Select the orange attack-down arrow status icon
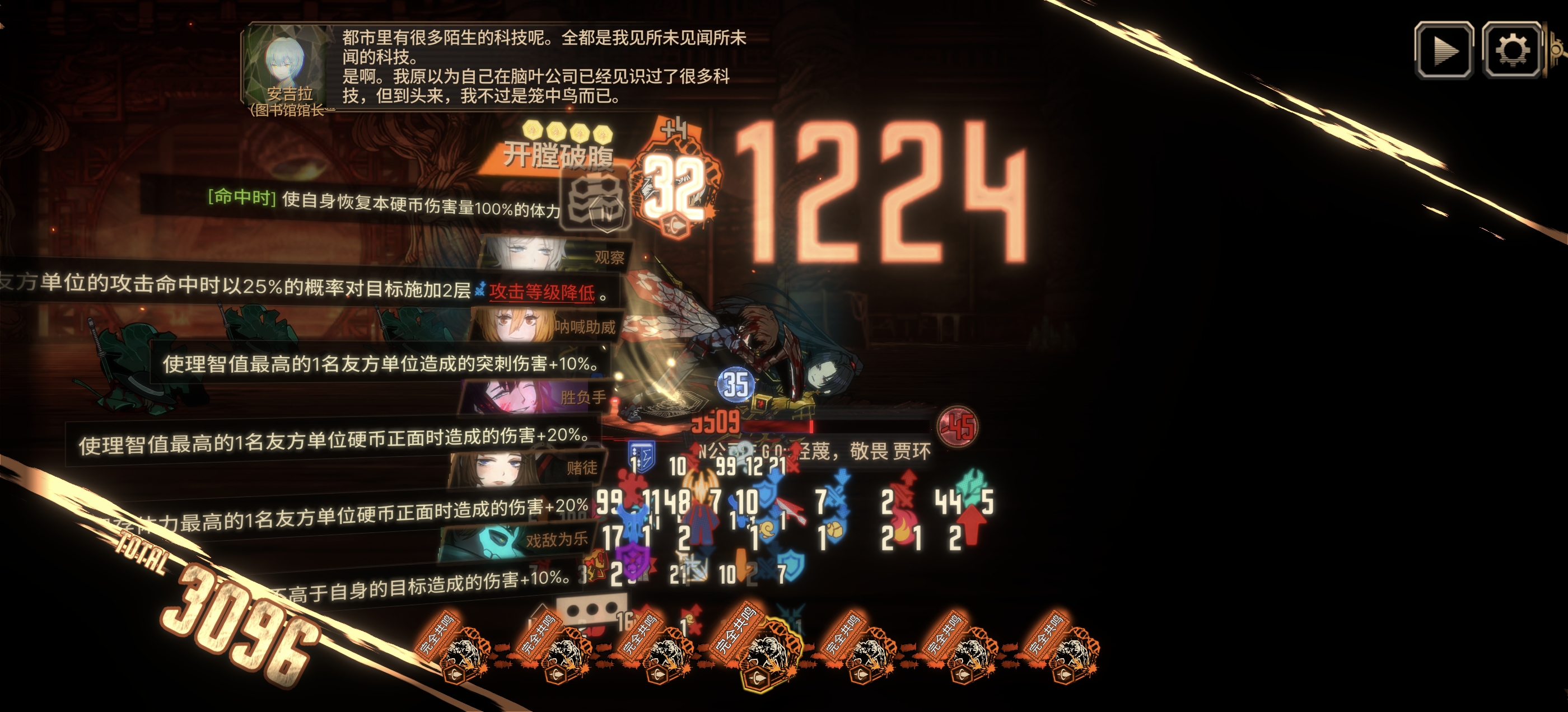This screenshot has width=1568, height=712. pos(741,565)
